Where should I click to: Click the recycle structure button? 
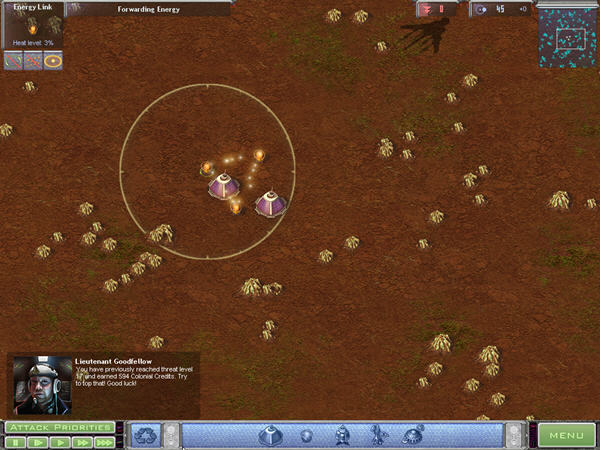click(x=146, y=435)
